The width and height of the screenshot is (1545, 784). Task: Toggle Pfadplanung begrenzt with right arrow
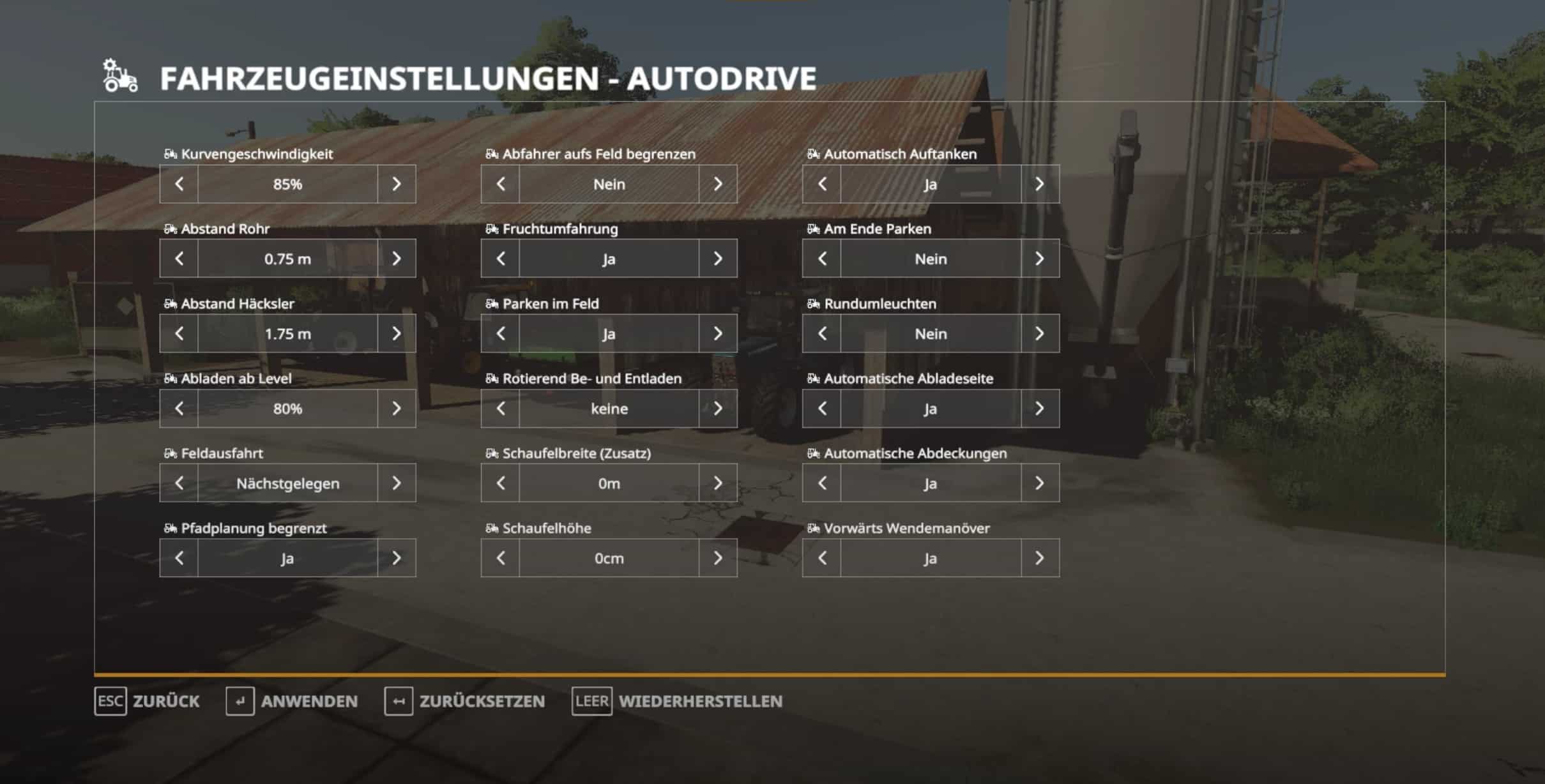point(397,558)
